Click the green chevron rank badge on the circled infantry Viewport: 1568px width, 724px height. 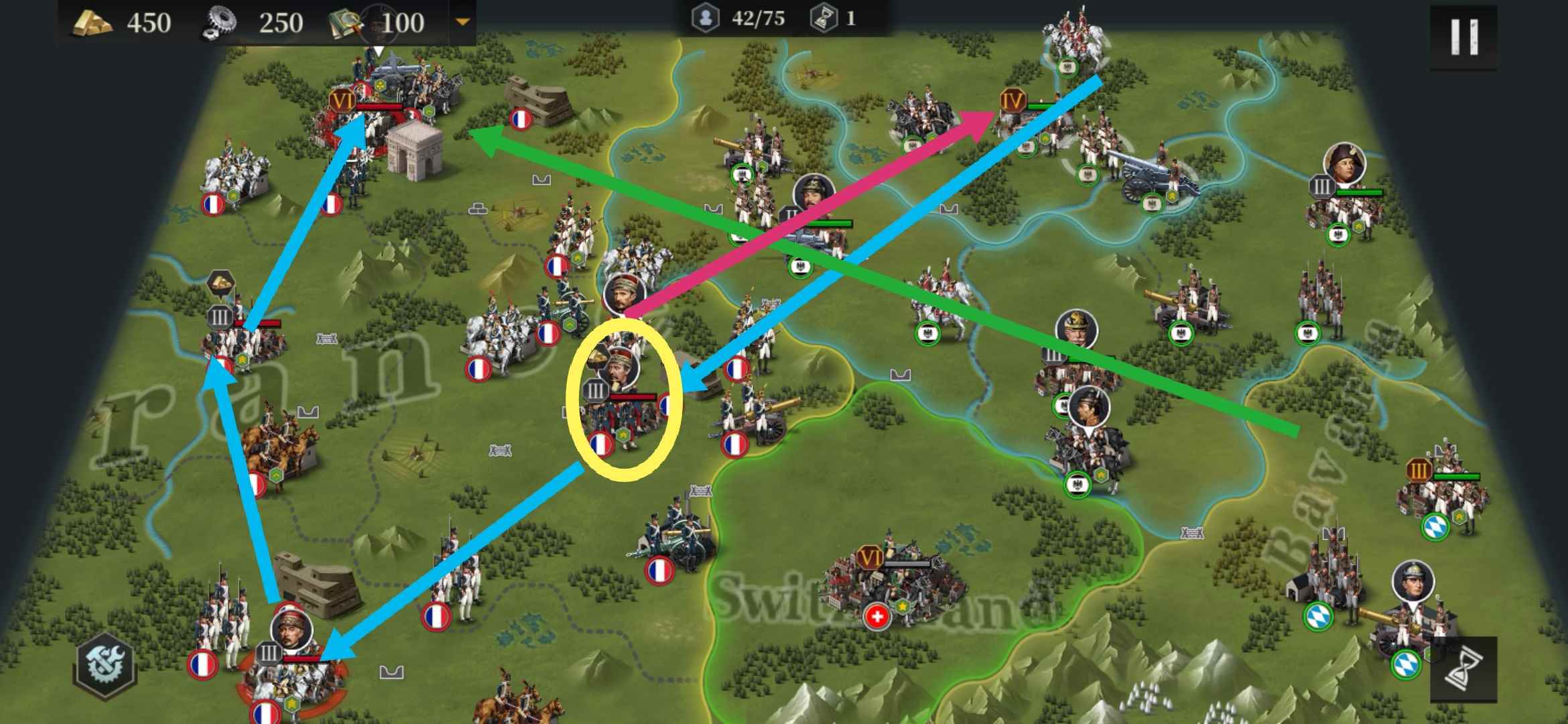pyautogui.click(x=624, y=436)
